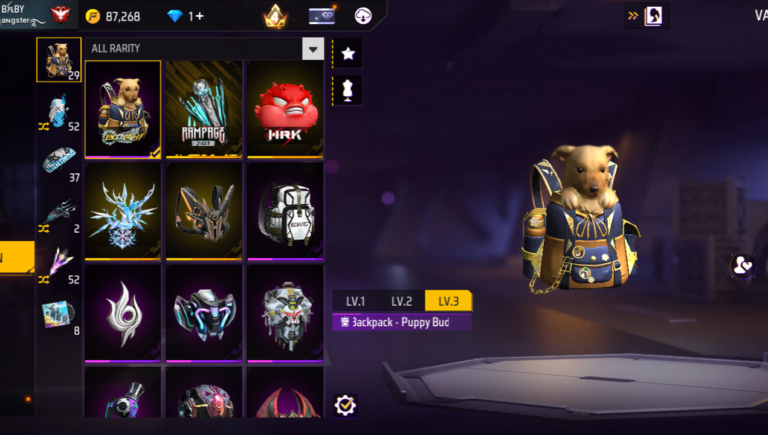This screenshot has height=435, width=768.
Task: Select the red angry HRK backpack
Action: coord(285,109)
